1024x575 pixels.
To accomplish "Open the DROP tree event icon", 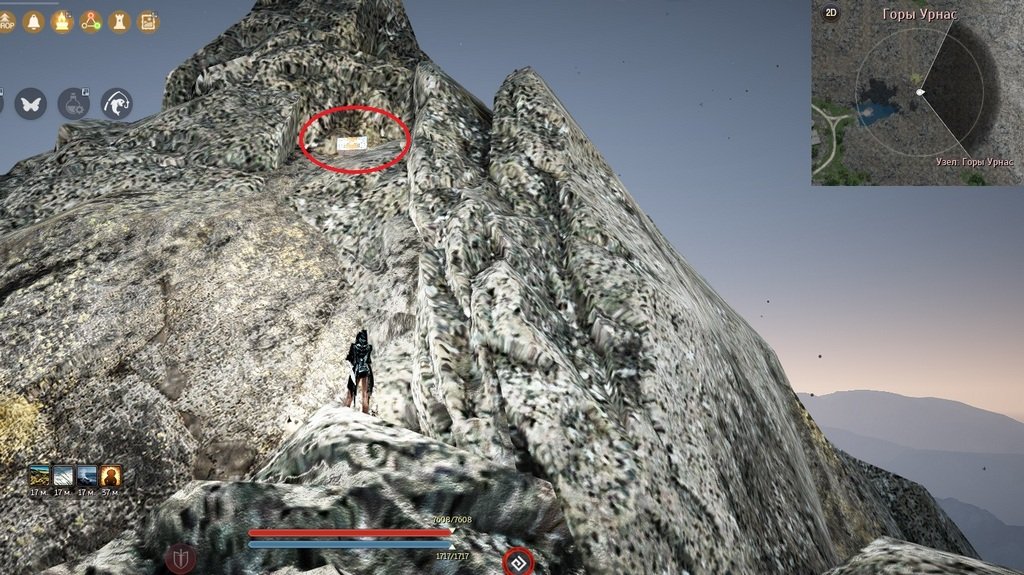I will pos(6,21).
